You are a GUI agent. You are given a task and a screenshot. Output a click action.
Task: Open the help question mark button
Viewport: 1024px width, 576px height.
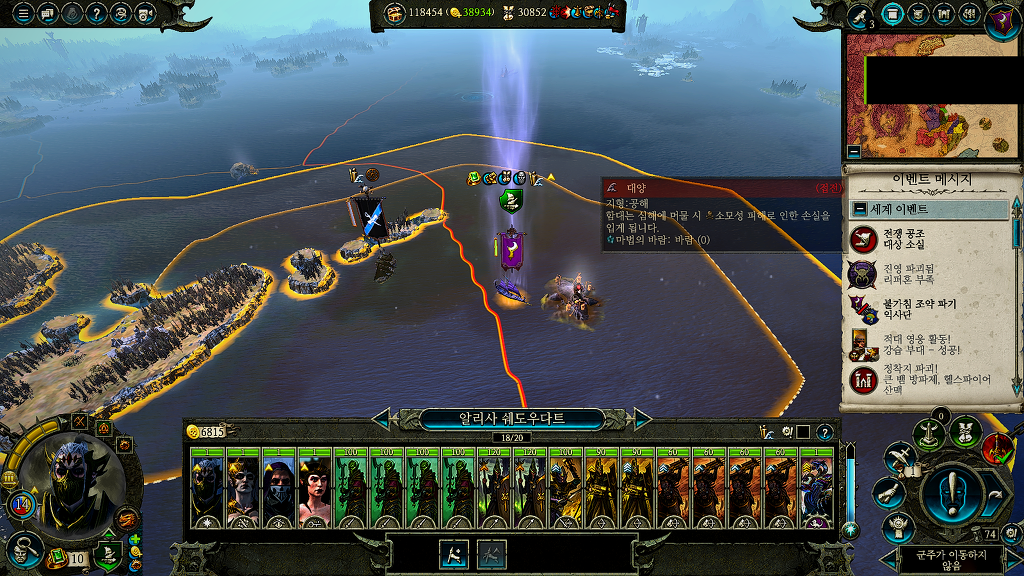[97, 14]
